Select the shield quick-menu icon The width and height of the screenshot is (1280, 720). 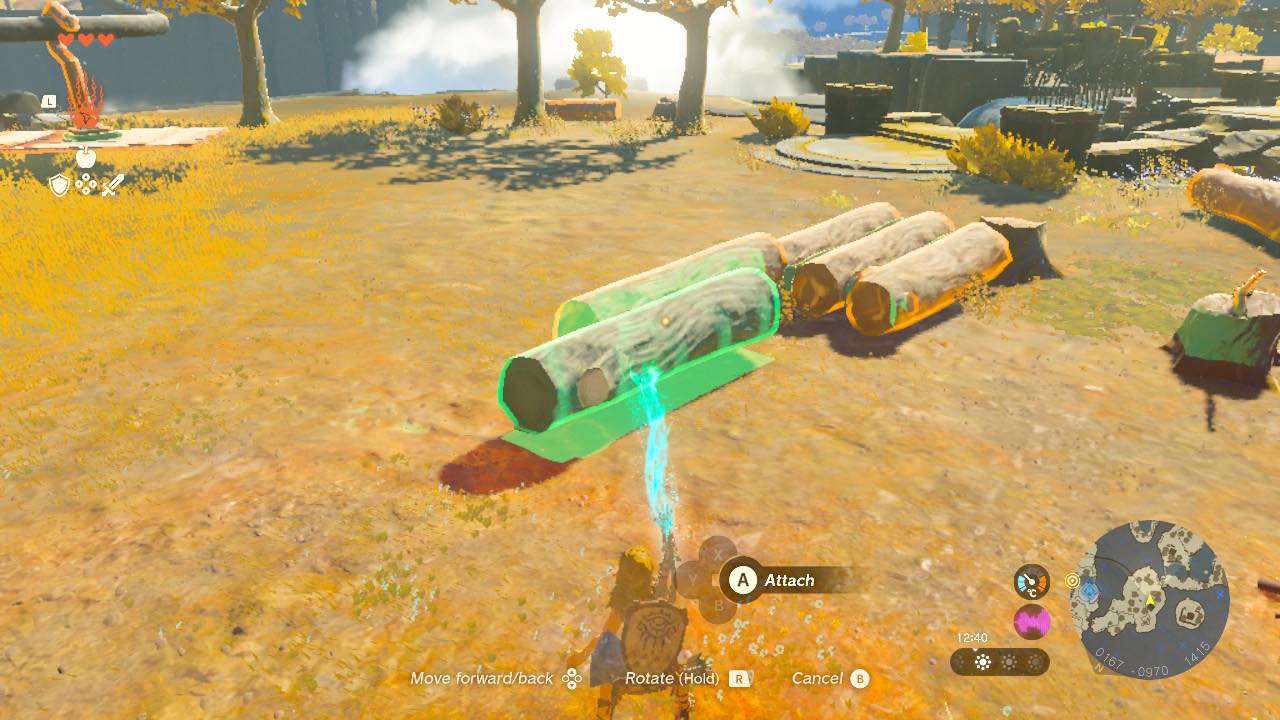coord(60,185)
